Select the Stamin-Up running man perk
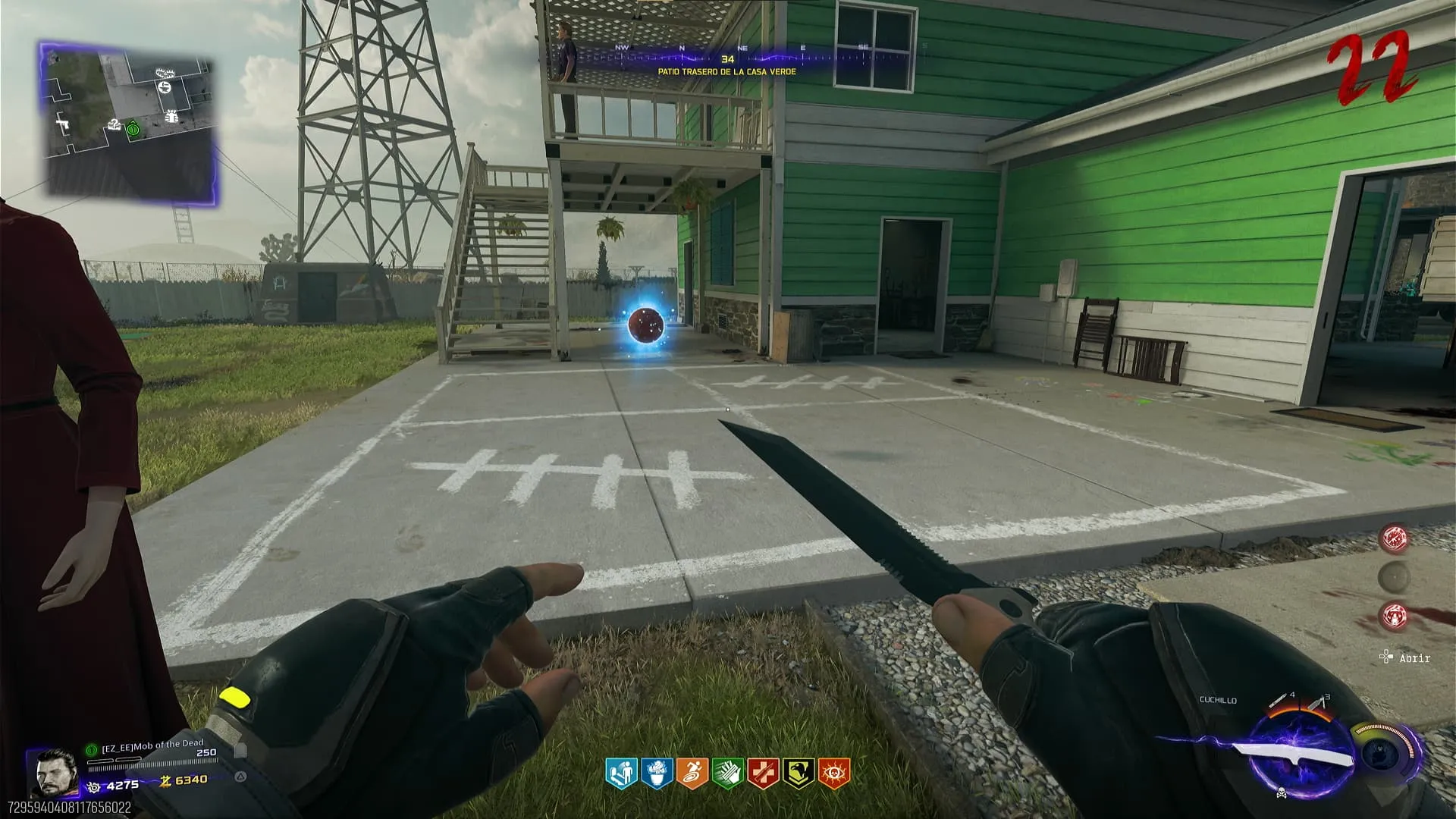 [x=692, y=773]
